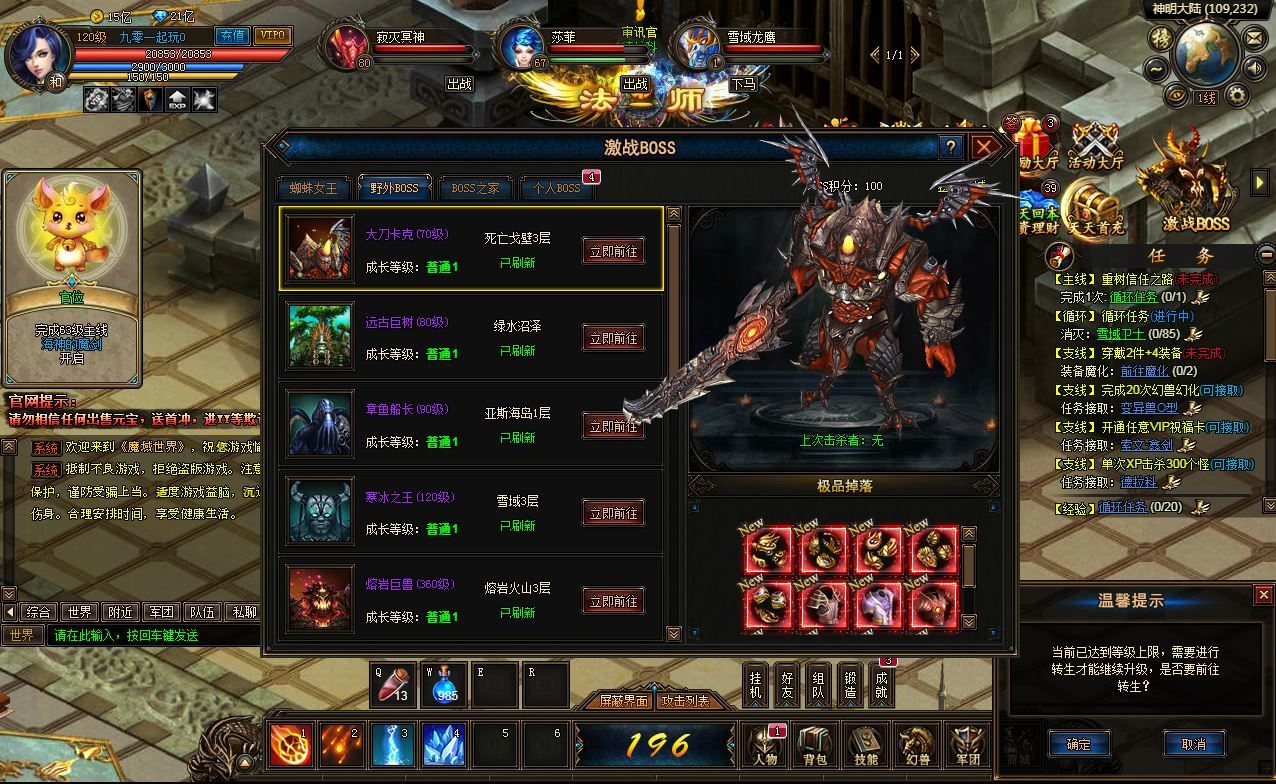Close the 温馨提示 popup
The width and height of the screenshot is (1276, 784).
(x=1264, y=595)
